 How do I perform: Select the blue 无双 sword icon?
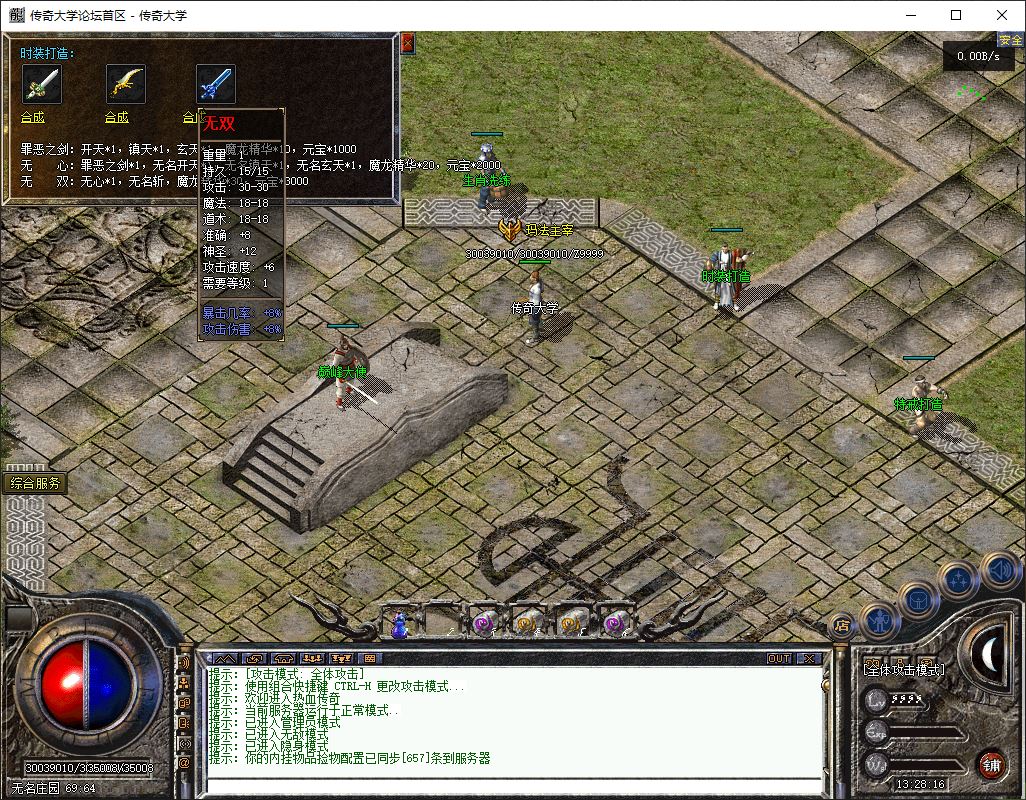coord(215,84)
